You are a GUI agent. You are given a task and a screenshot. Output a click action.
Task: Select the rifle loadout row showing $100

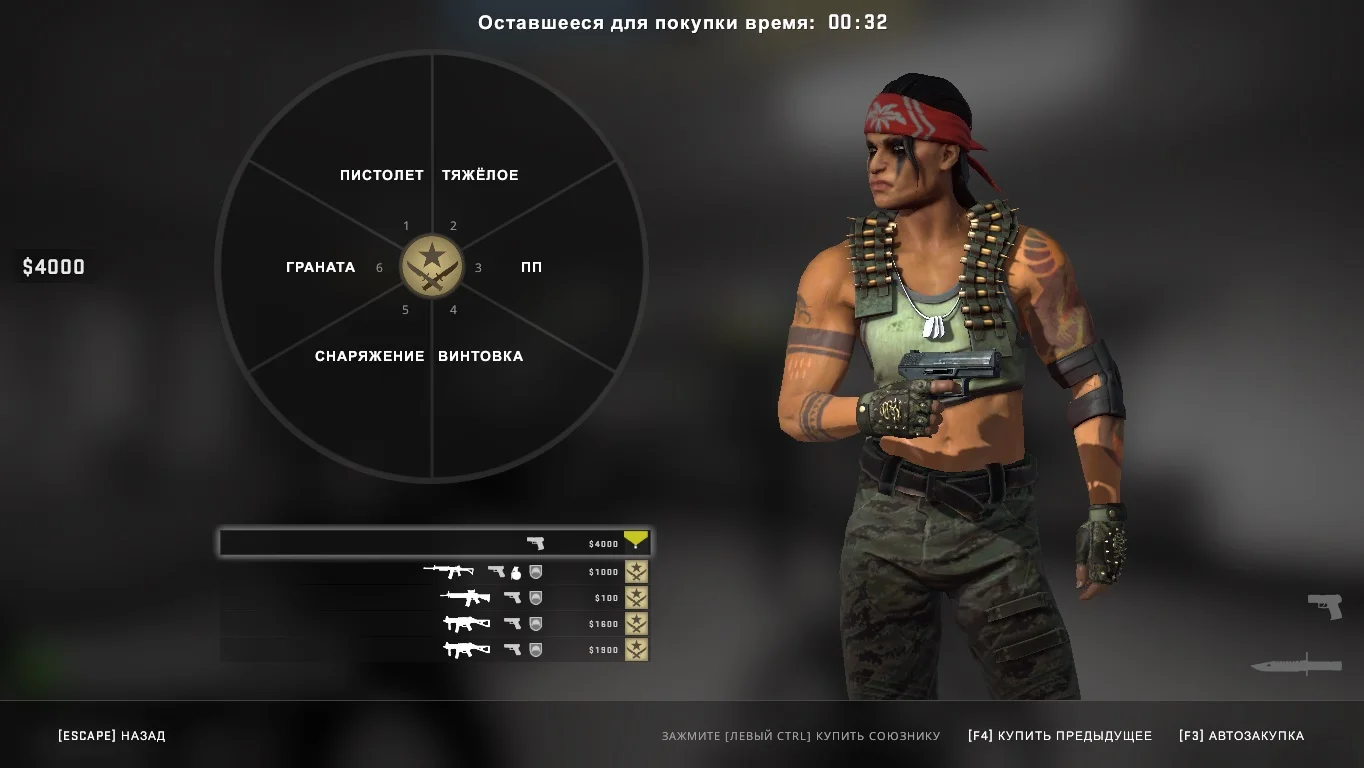(435, 598)
